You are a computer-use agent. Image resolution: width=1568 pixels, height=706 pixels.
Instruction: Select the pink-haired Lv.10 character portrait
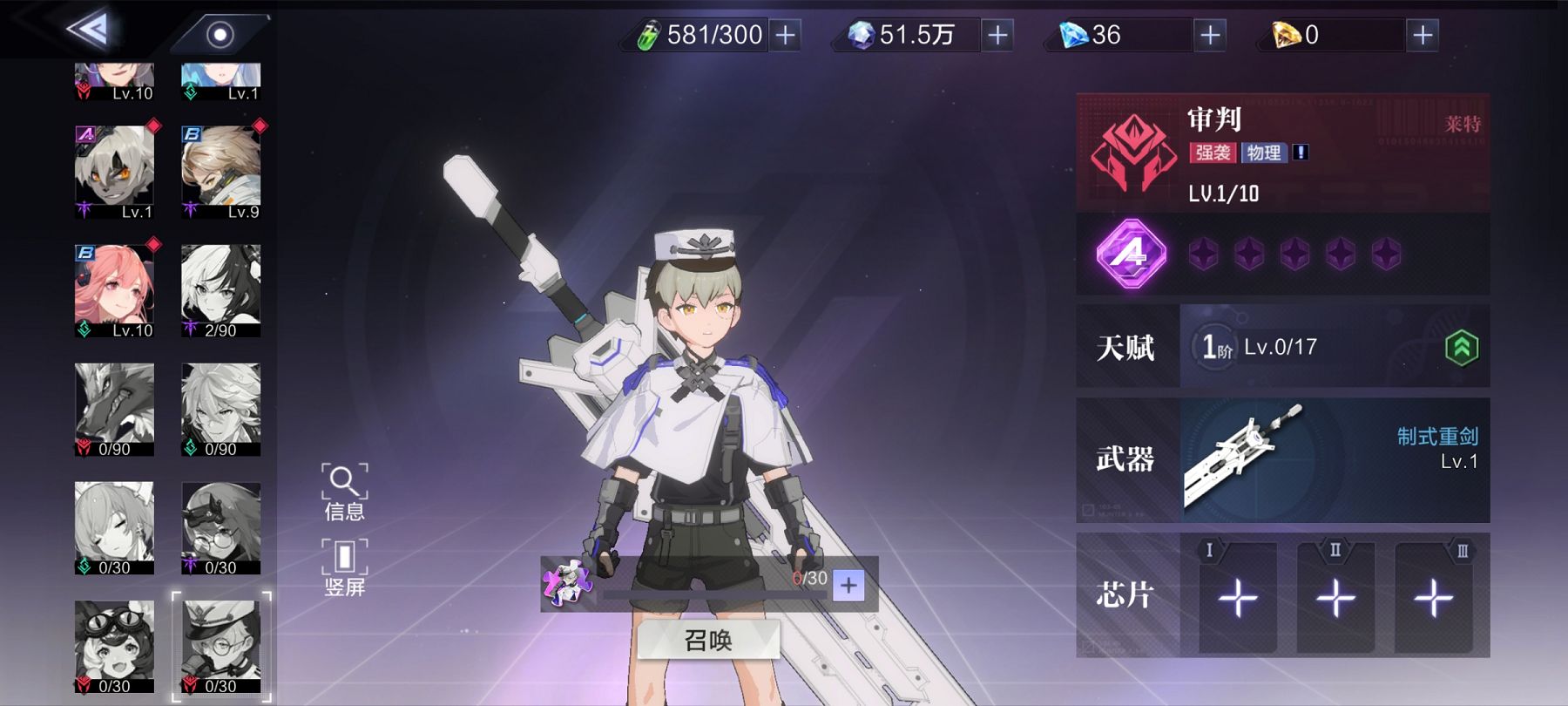click(114, 291)
